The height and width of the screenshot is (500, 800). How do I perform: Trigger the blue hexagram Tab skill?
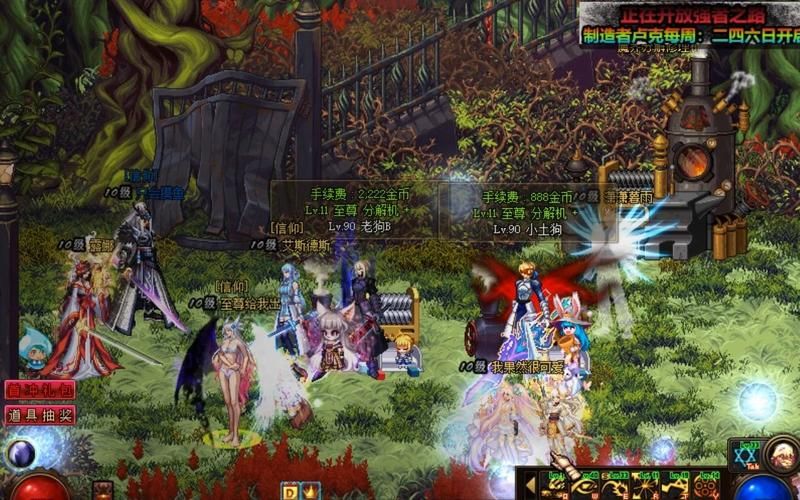[745, 455]
